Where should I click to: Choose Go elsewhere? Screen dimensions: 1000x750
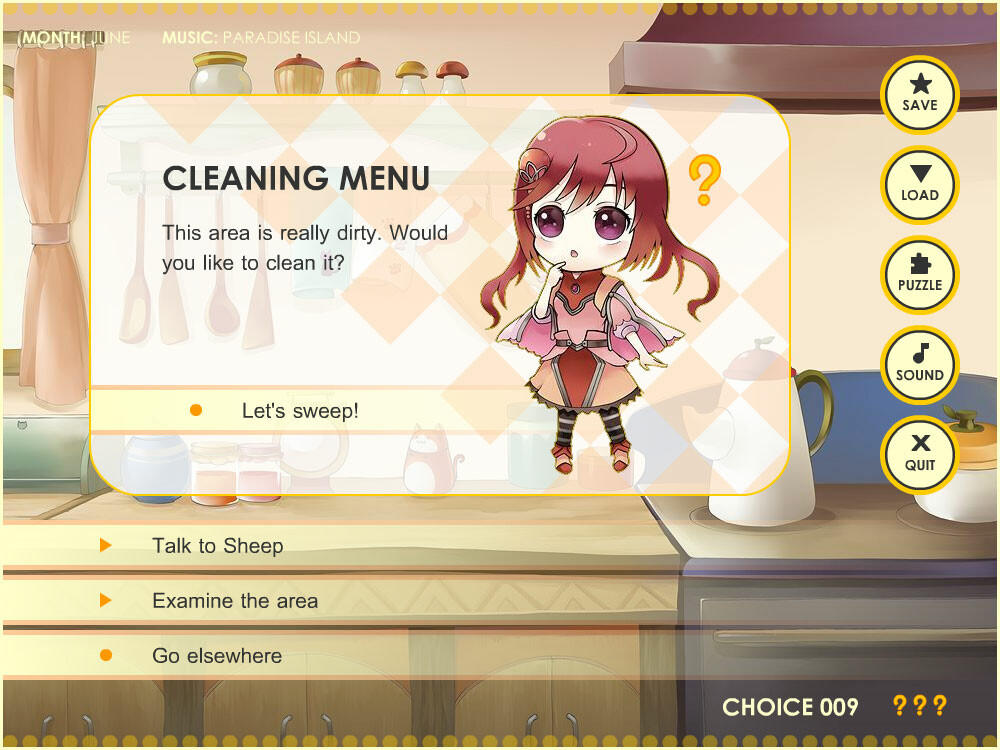(x=216, y=656)
